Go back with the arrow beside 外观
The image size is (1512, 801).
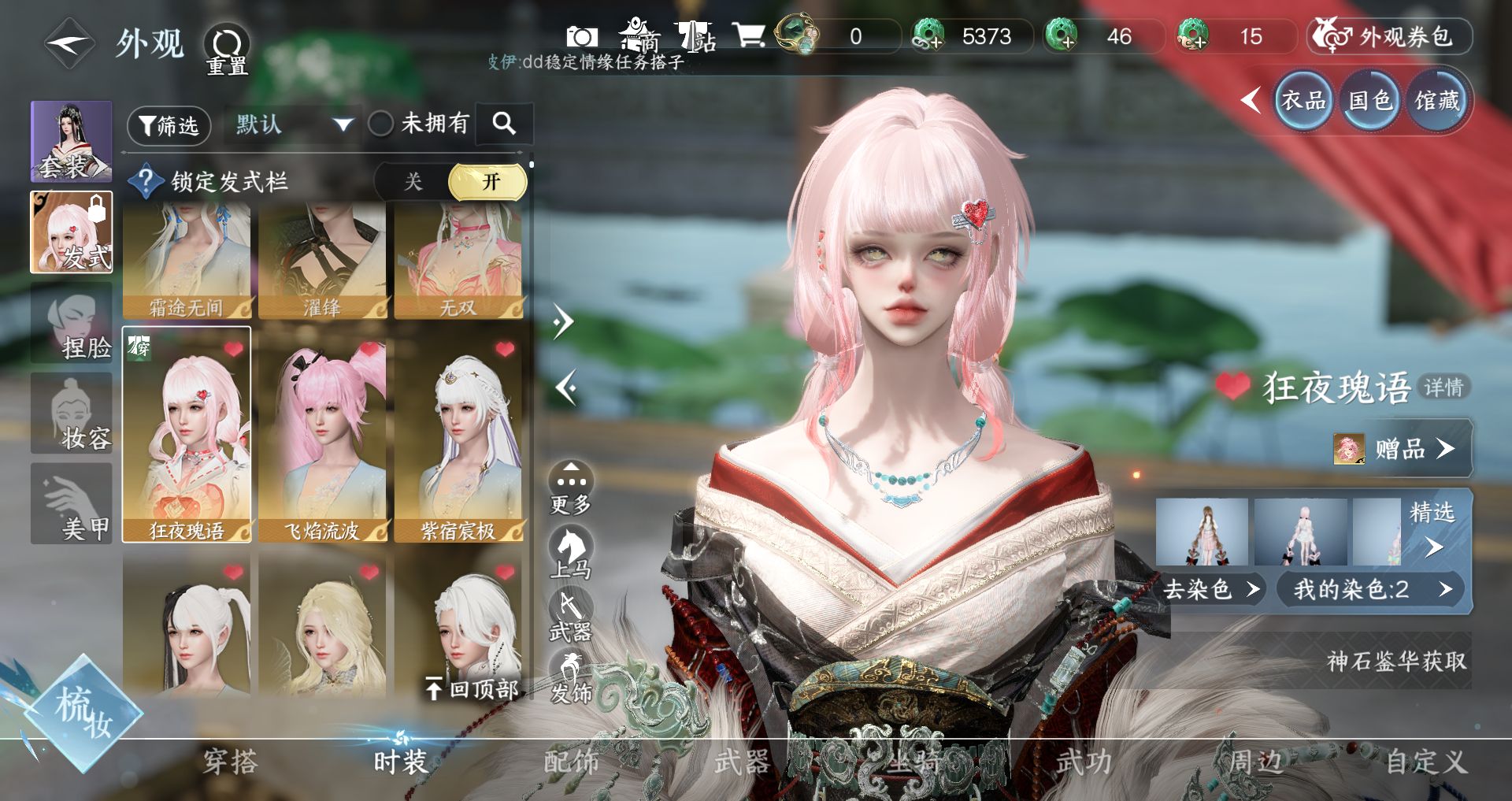point(69,44)
